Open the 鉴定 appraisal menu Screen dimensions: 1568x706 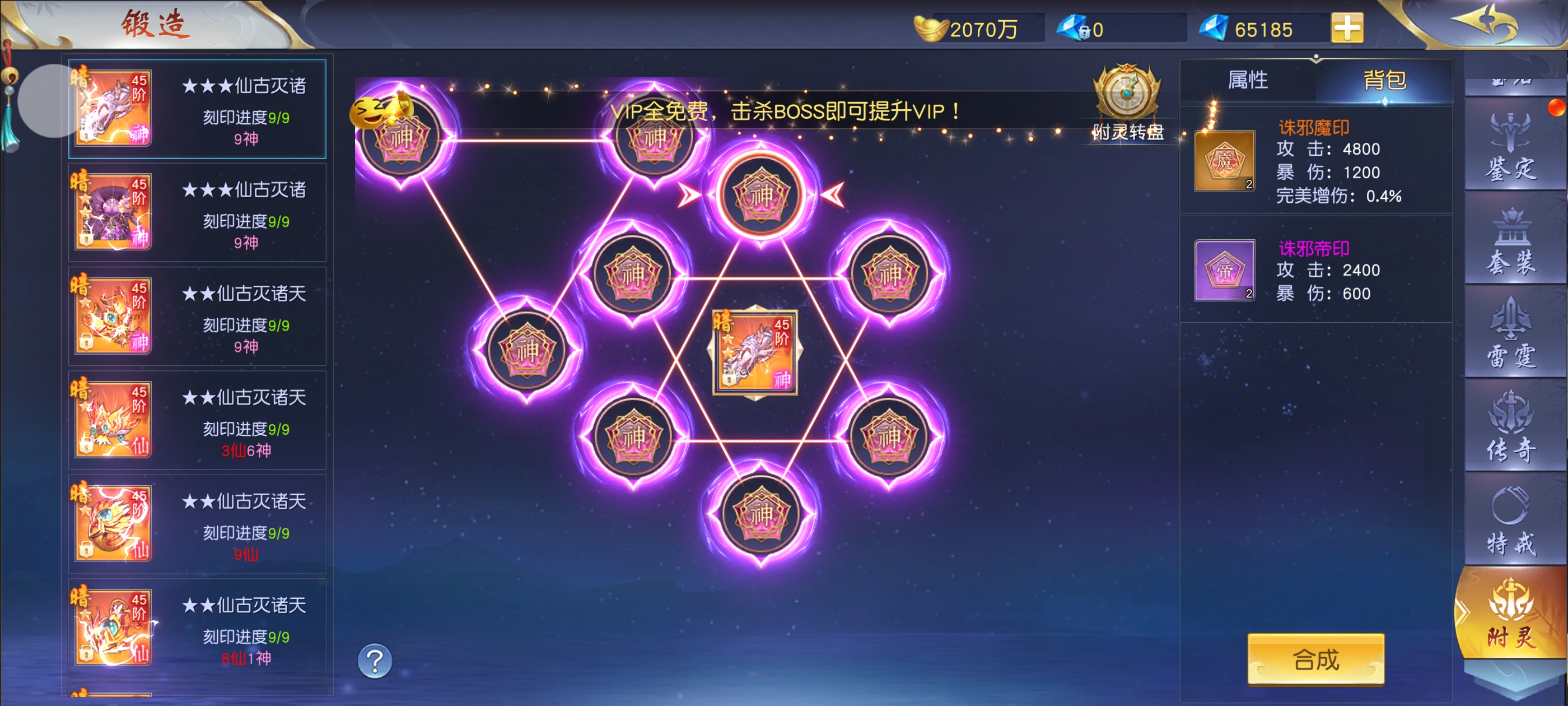(1511, 147)
